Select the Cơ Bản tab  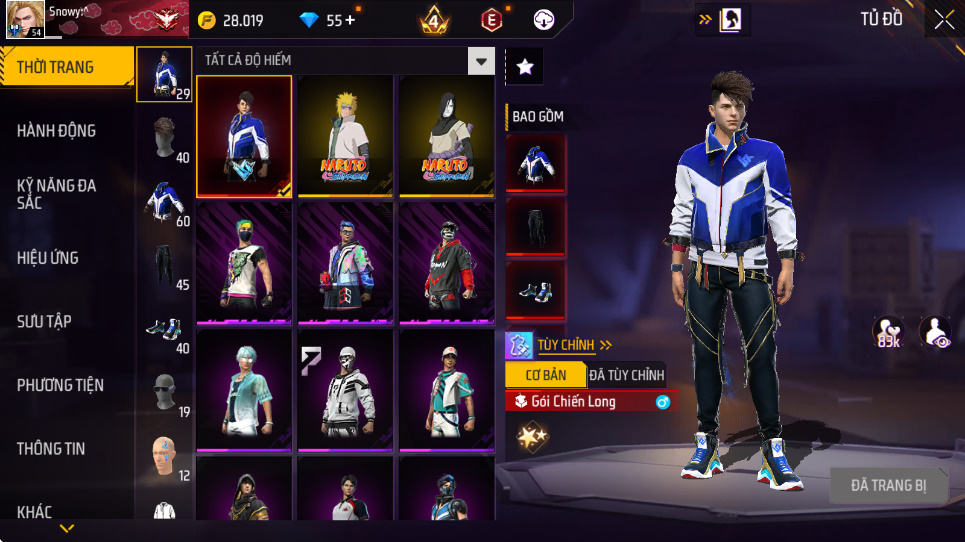[543, 375]
